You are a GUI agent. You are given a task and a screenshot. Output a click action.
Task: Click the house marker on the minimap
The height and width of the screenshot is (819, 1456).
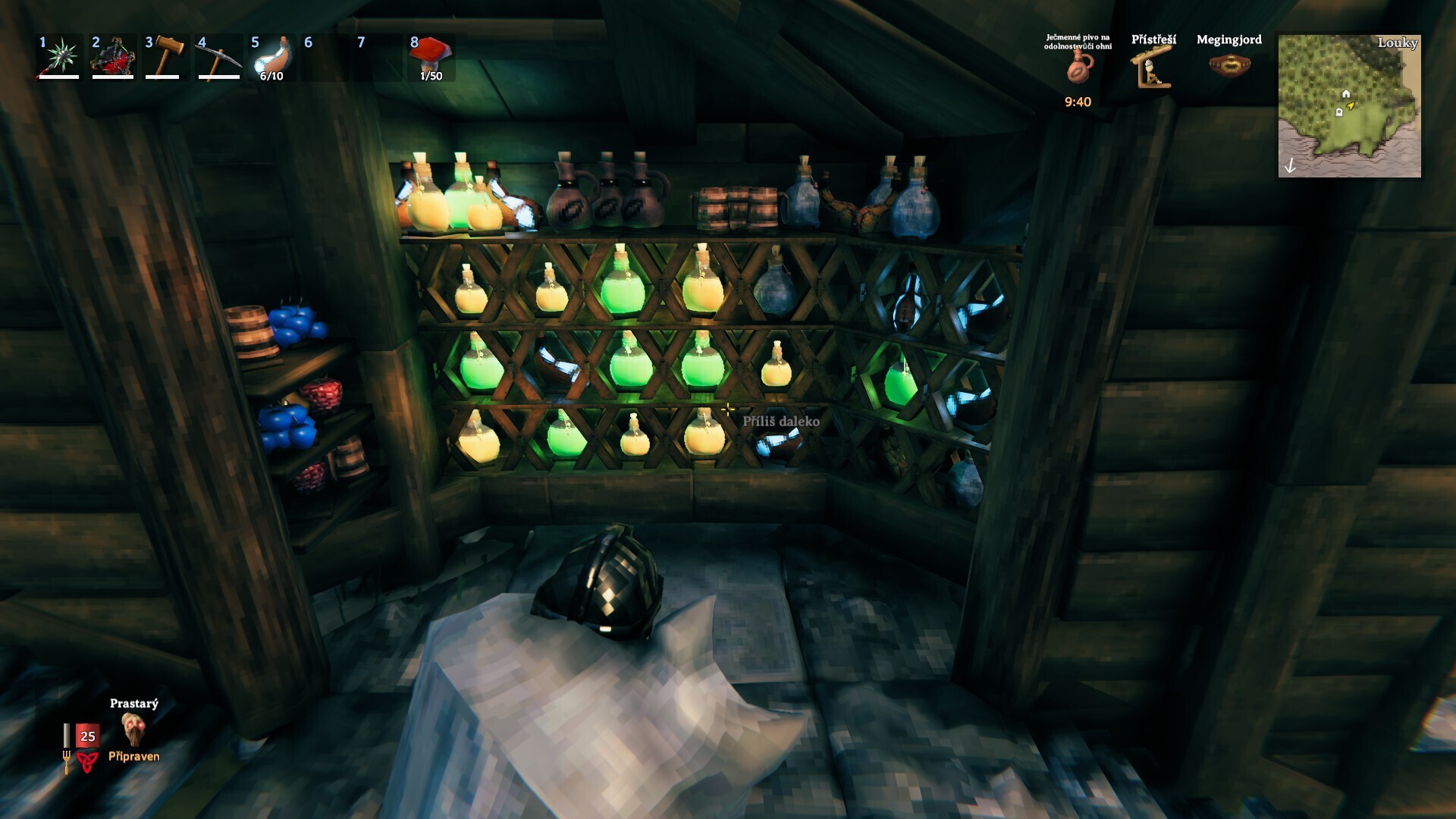(x=1346, y=94)
